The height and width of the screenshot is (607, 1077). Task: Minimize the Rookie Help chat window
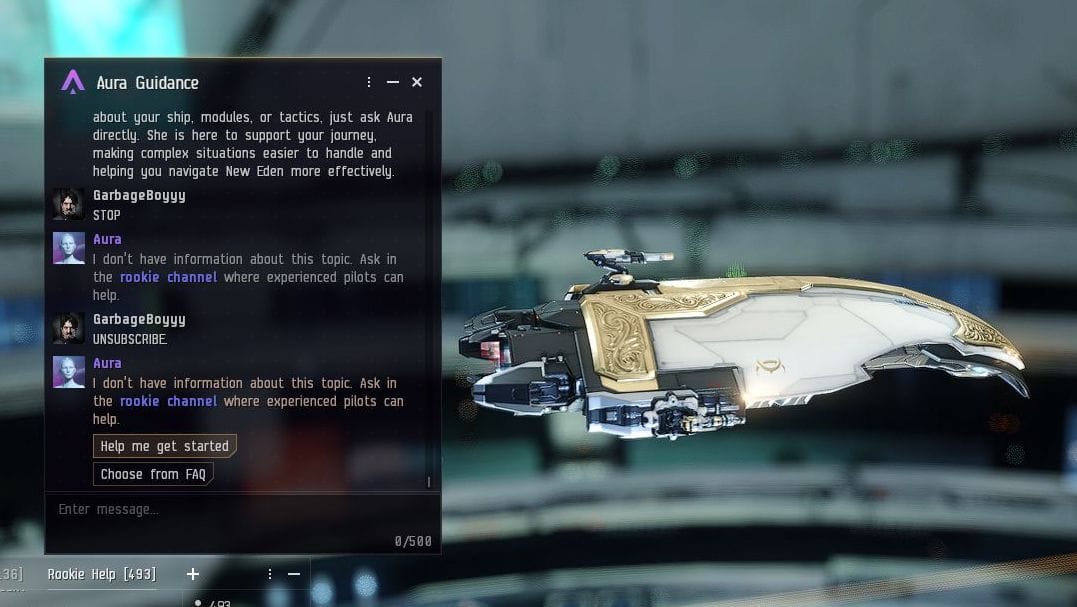coord(294,574)
